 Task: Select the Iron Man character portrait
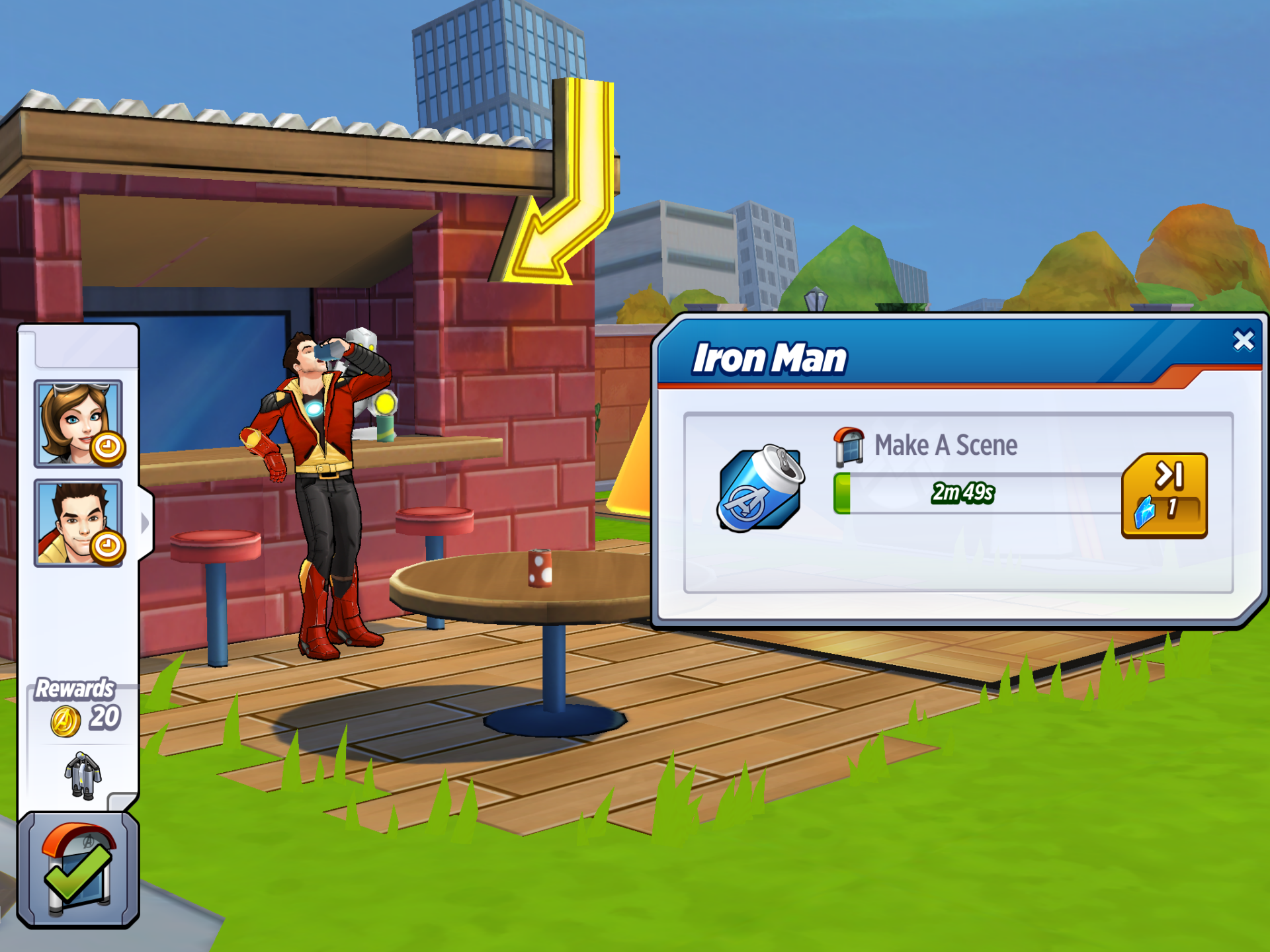pos(78,523)
